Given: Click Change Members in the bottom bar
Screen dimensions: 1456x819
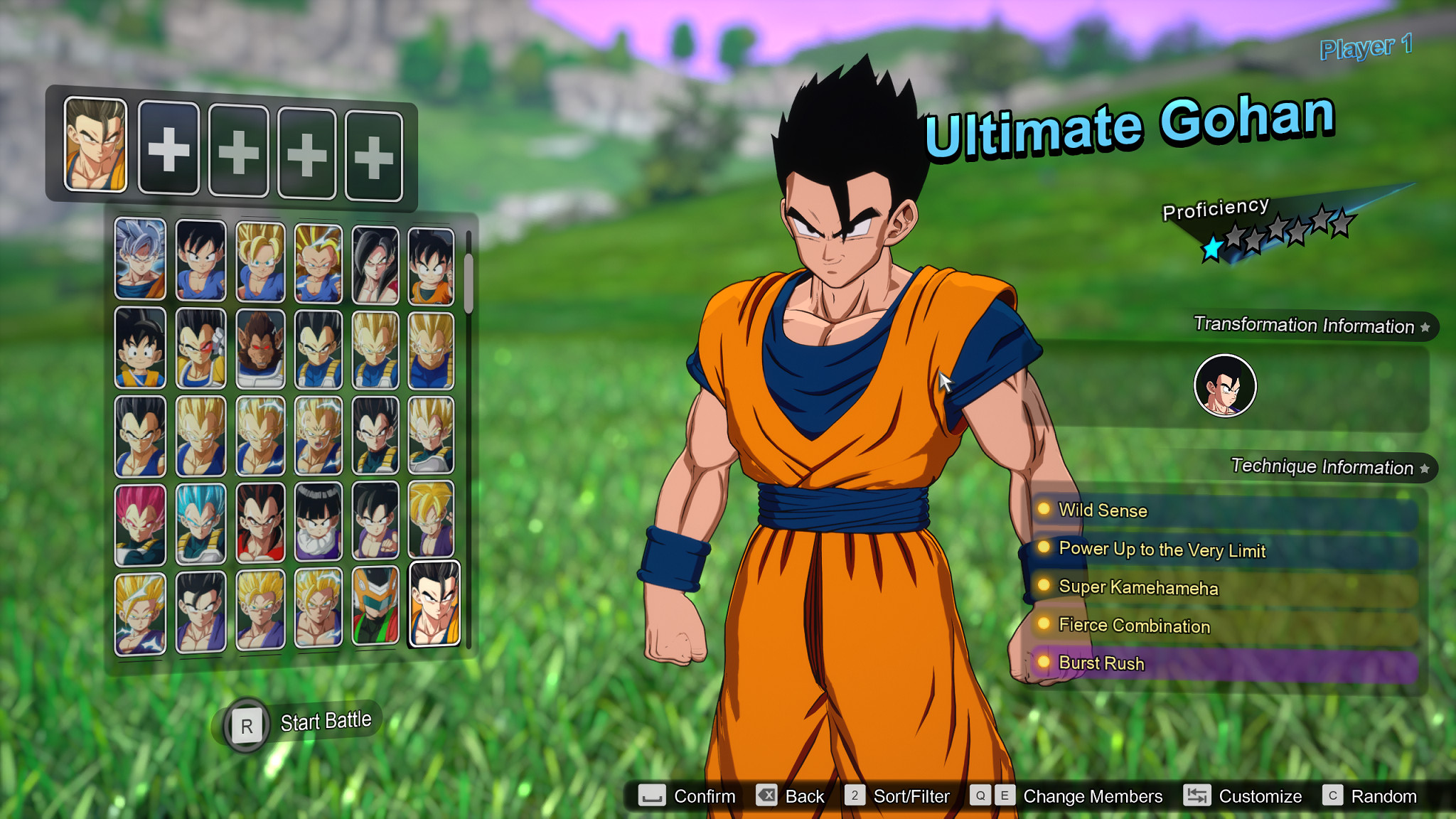Looking at the screenshot, I should click(1091, 796).
